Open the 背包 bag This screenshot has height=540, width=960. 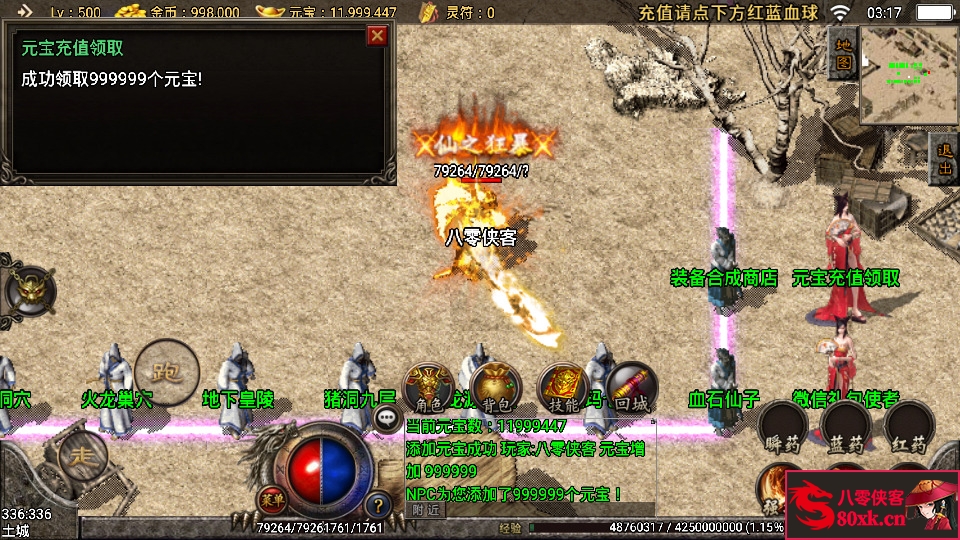tap(494, 389)
